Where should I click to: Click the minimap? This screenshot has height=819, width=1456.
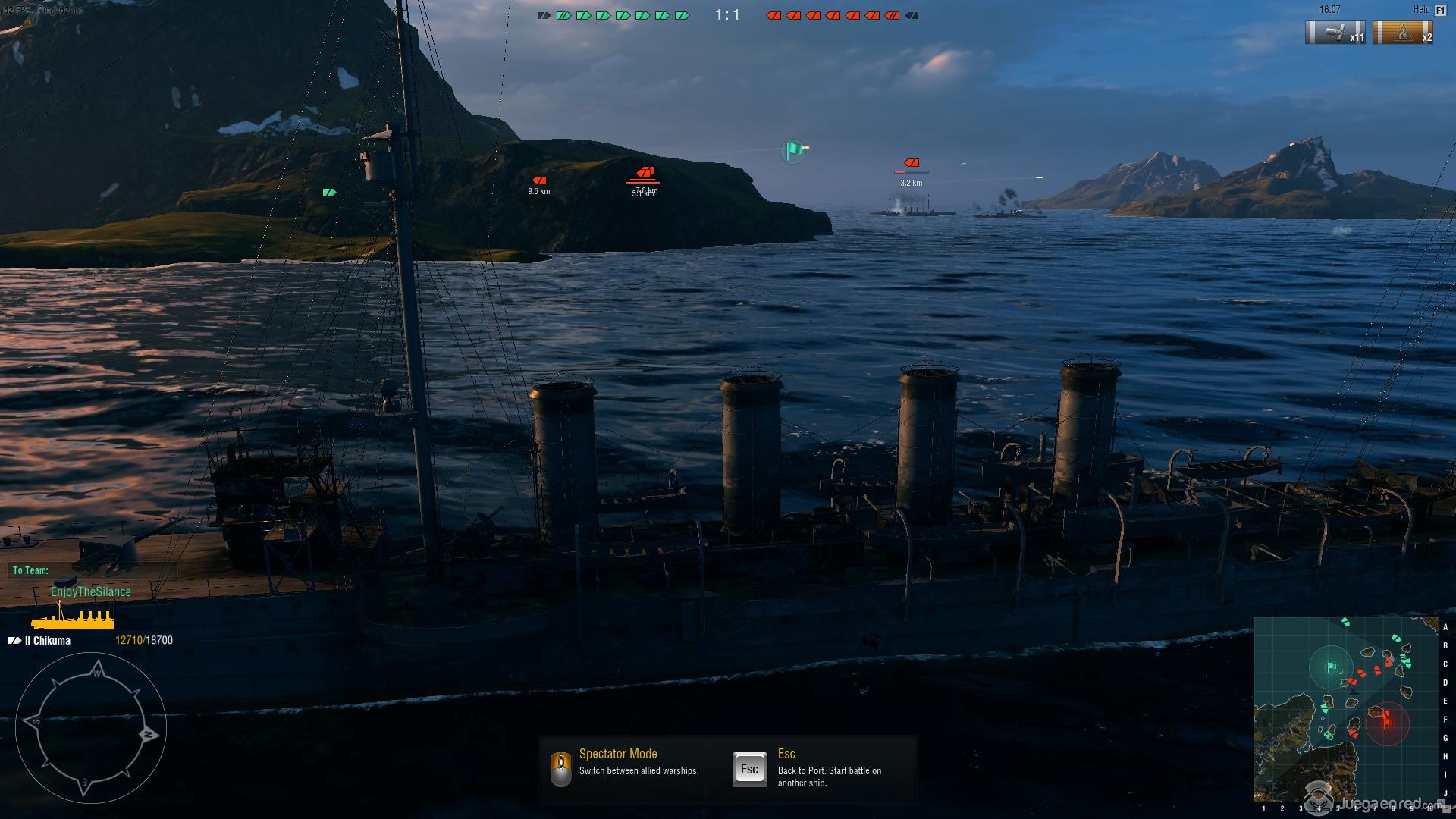click(x=1345, y=709)
